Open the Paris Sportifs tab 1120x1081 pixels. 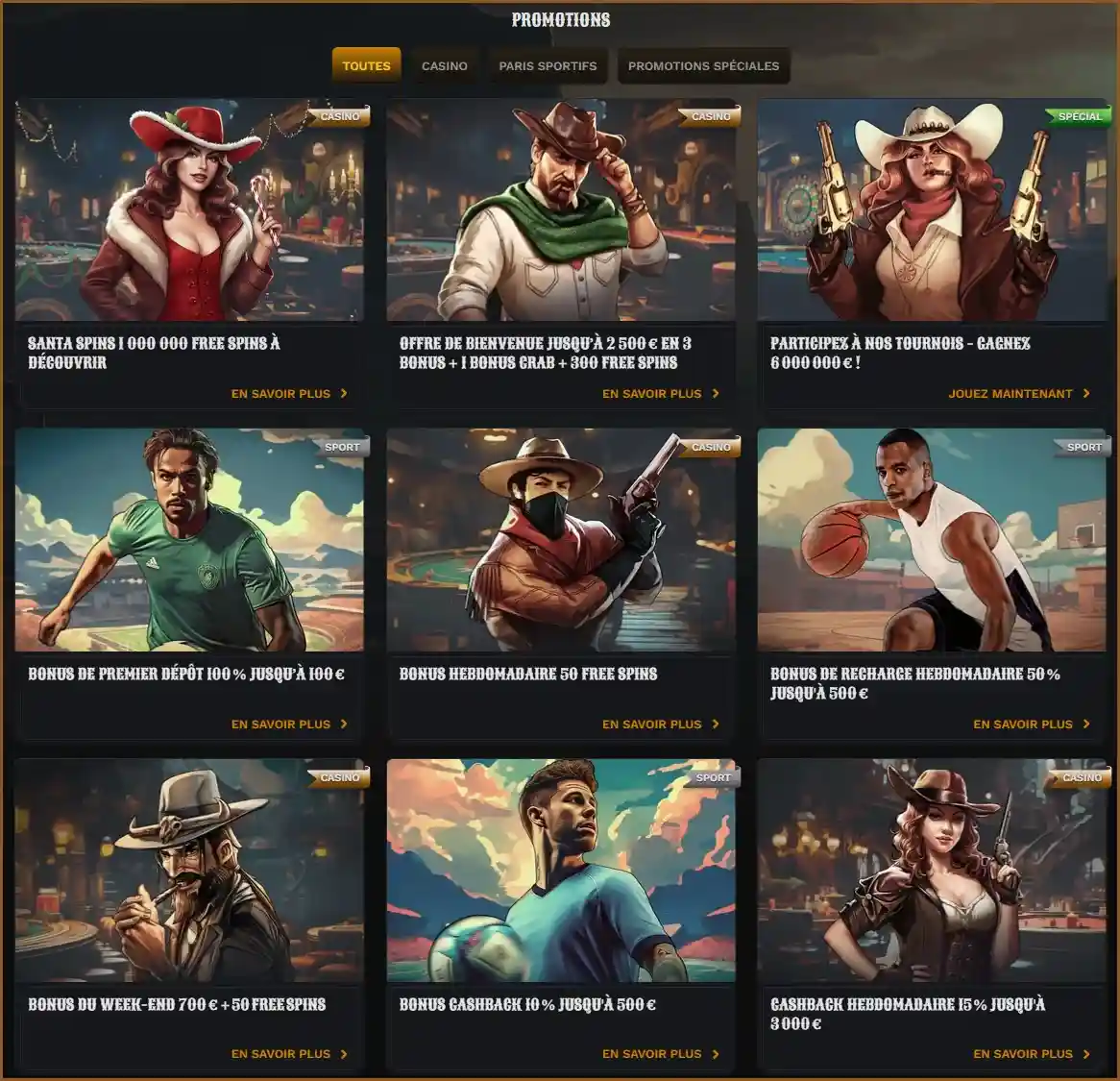coord(548,65)
